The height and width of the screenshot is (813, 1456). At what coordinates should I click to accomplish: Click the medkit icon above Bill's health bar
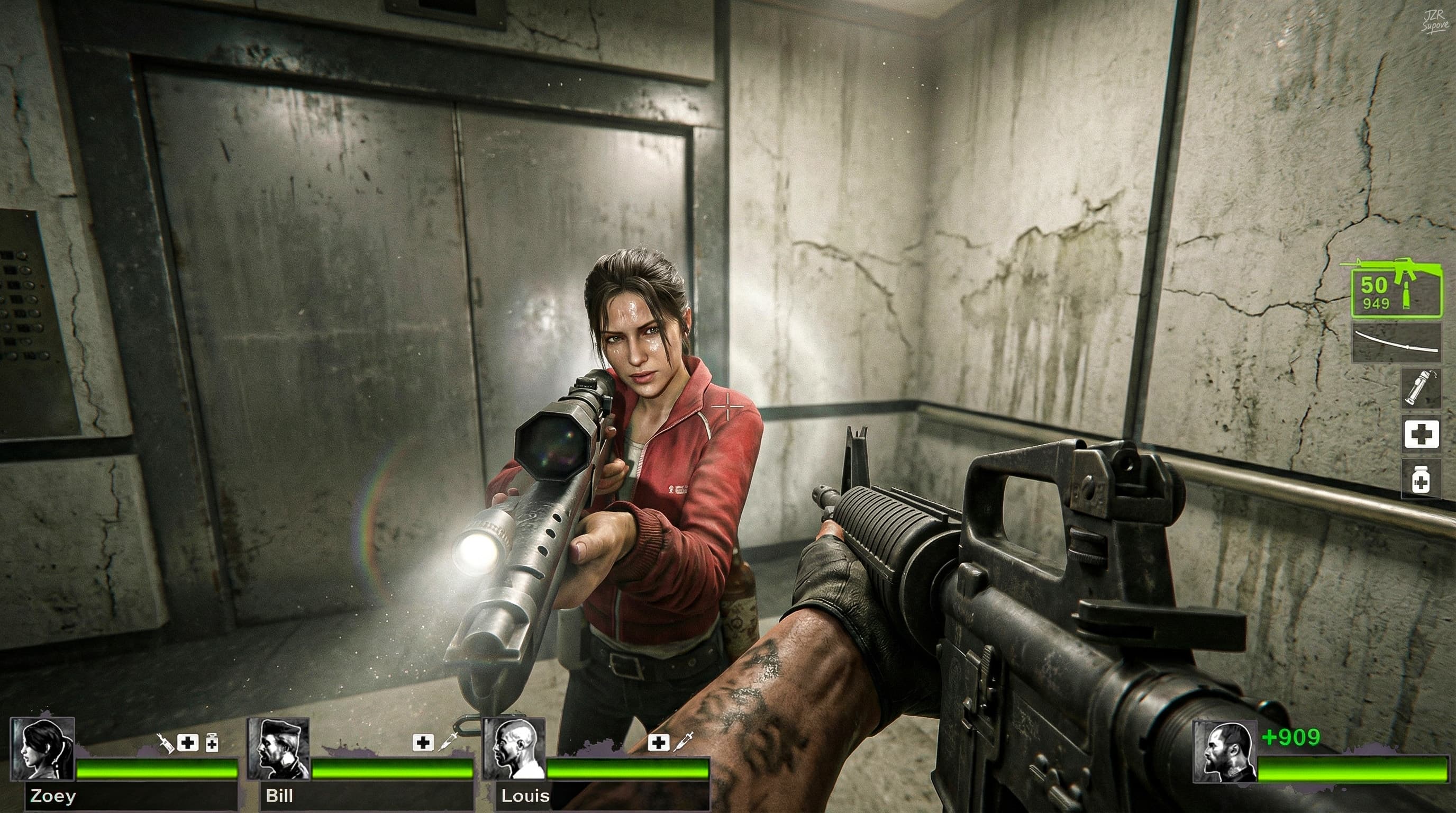[x=423, y=742]
